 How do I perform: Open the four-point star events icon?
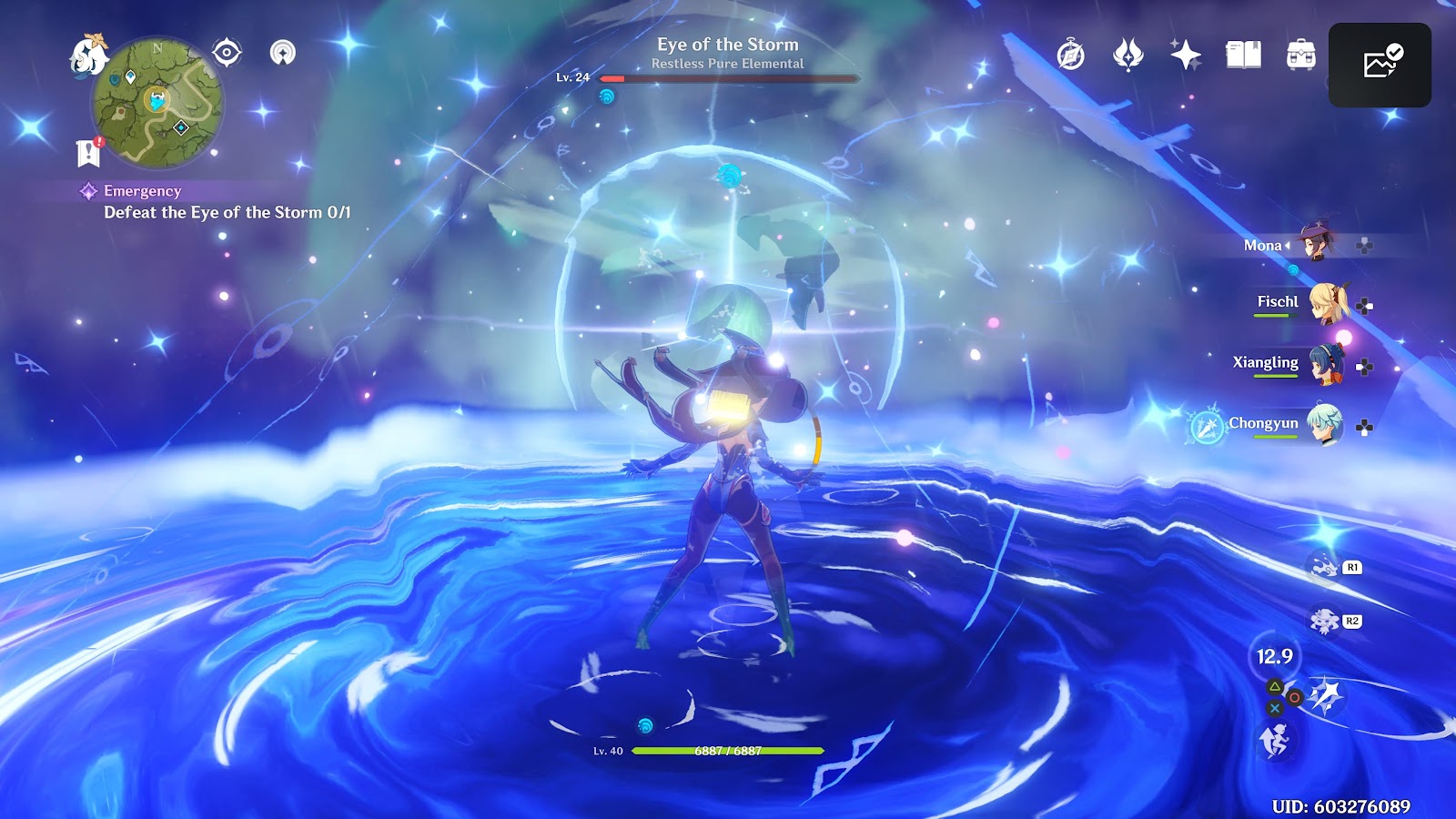point(1186,56)
